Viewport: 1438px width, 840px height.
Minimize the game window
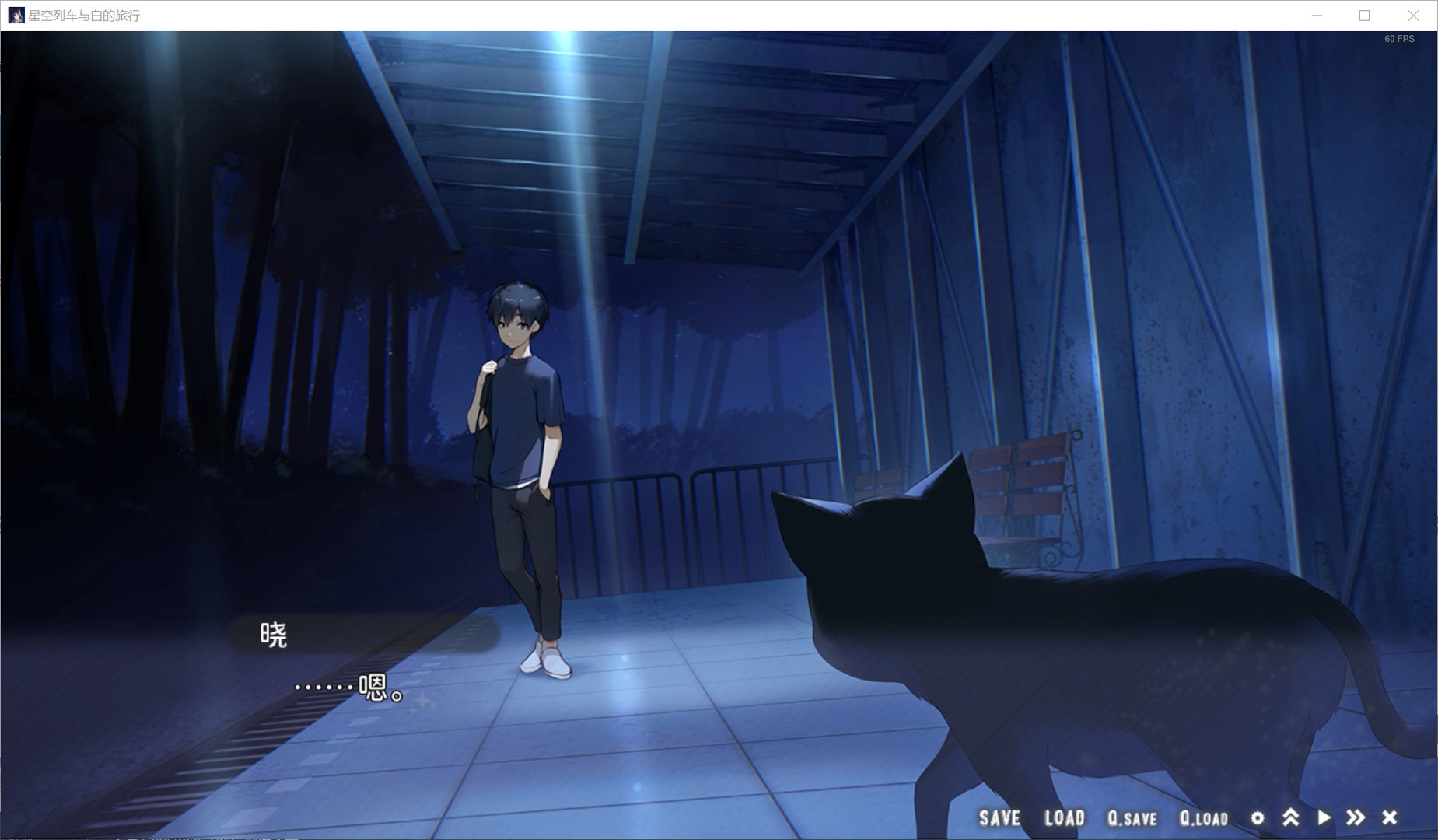click(1316, 15)
